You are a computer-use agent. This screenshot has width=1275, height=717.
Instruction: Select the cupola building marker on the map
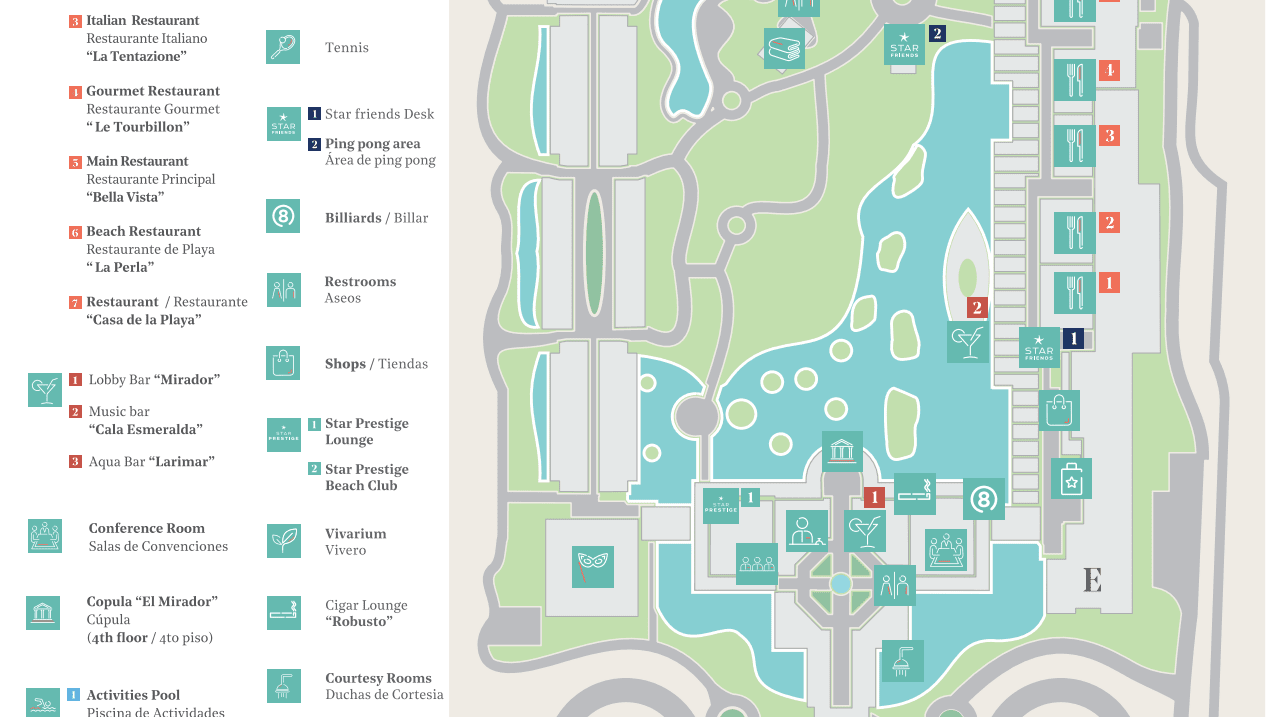842,452
